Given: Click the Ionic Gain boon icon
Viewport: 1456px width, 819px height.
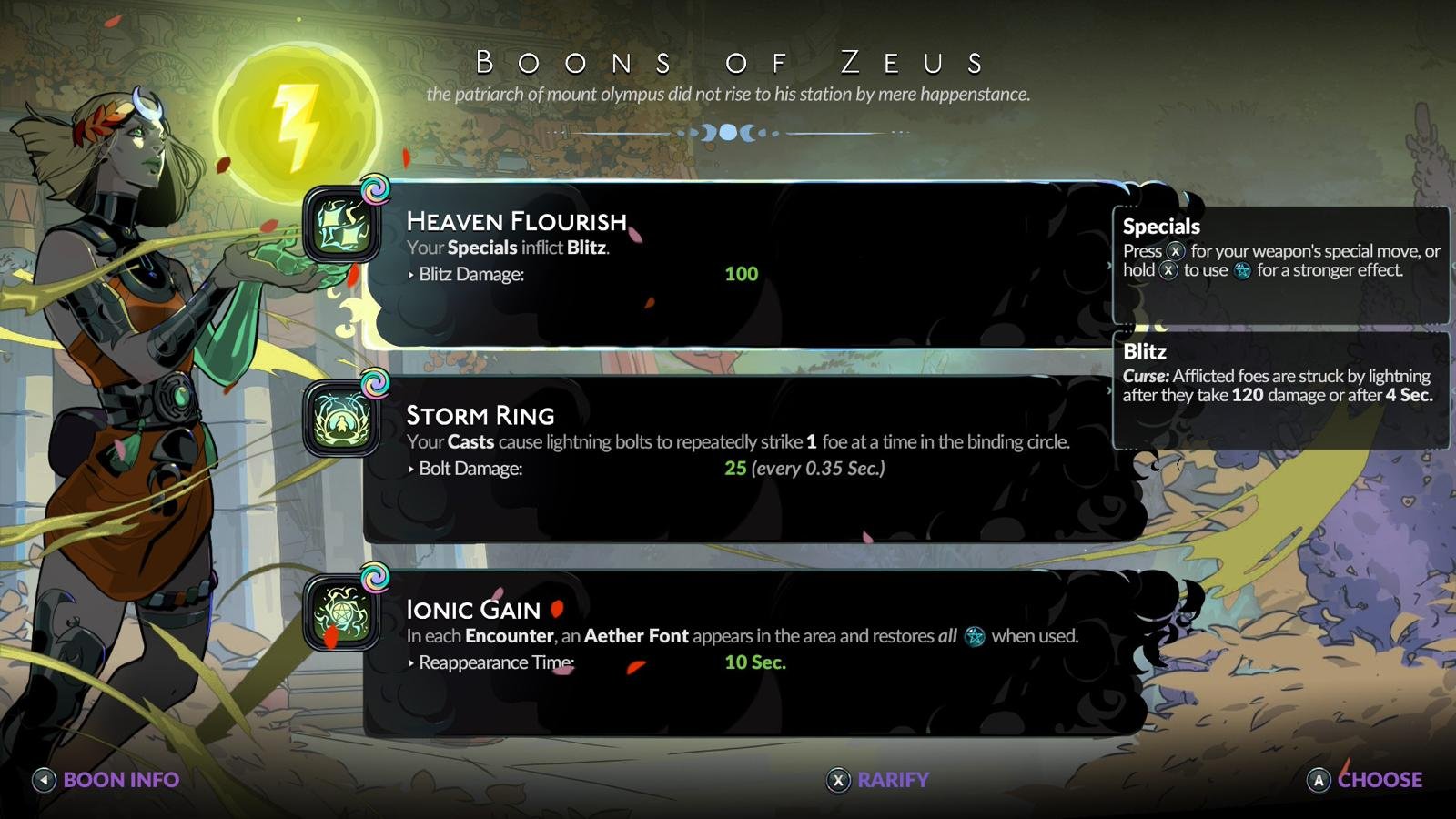Looking at the screenshot, I should [x=342, y=613].
